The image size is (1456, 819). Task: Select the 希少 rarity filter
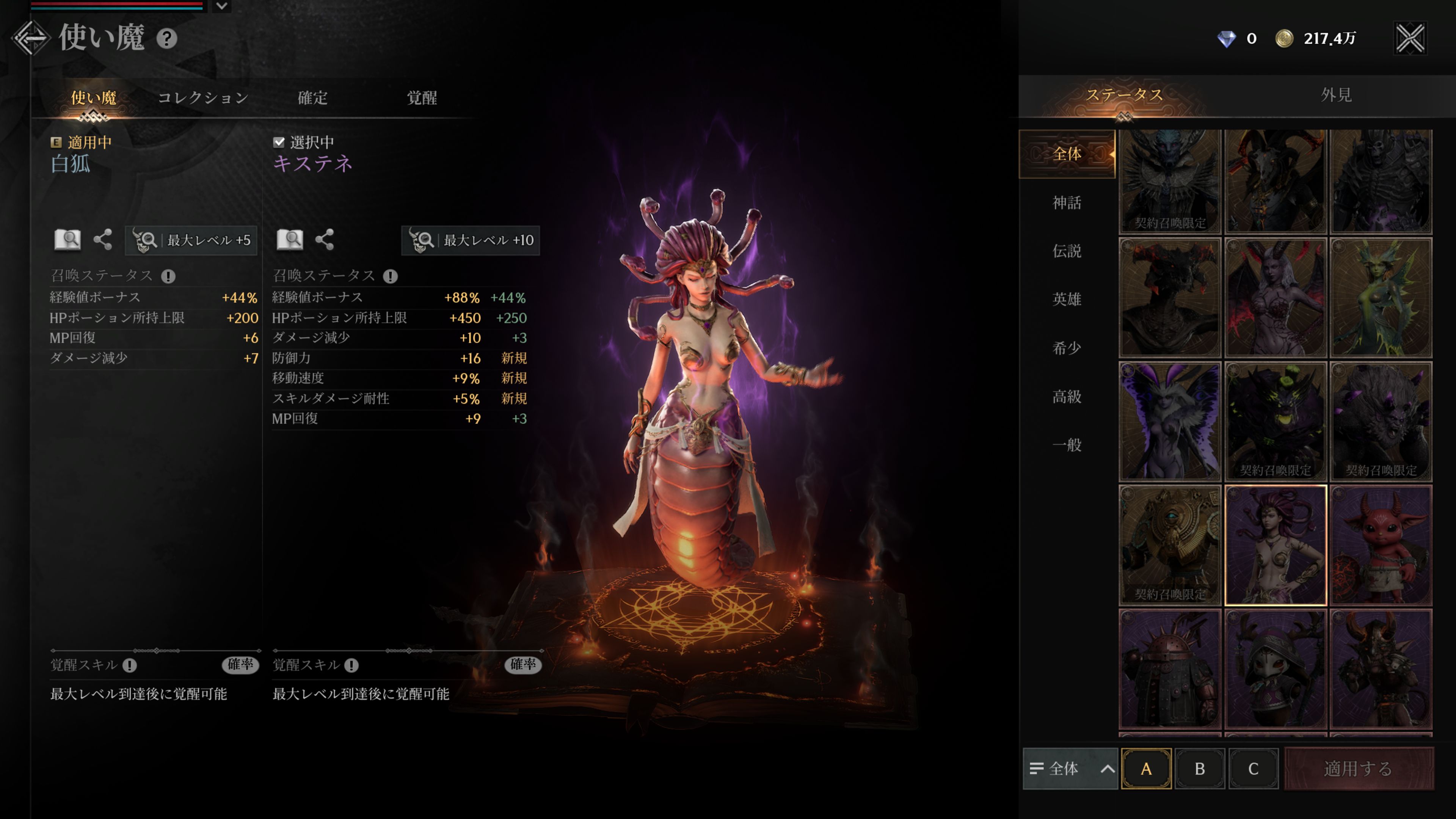pyautogui.click(x=1067, y=348)
